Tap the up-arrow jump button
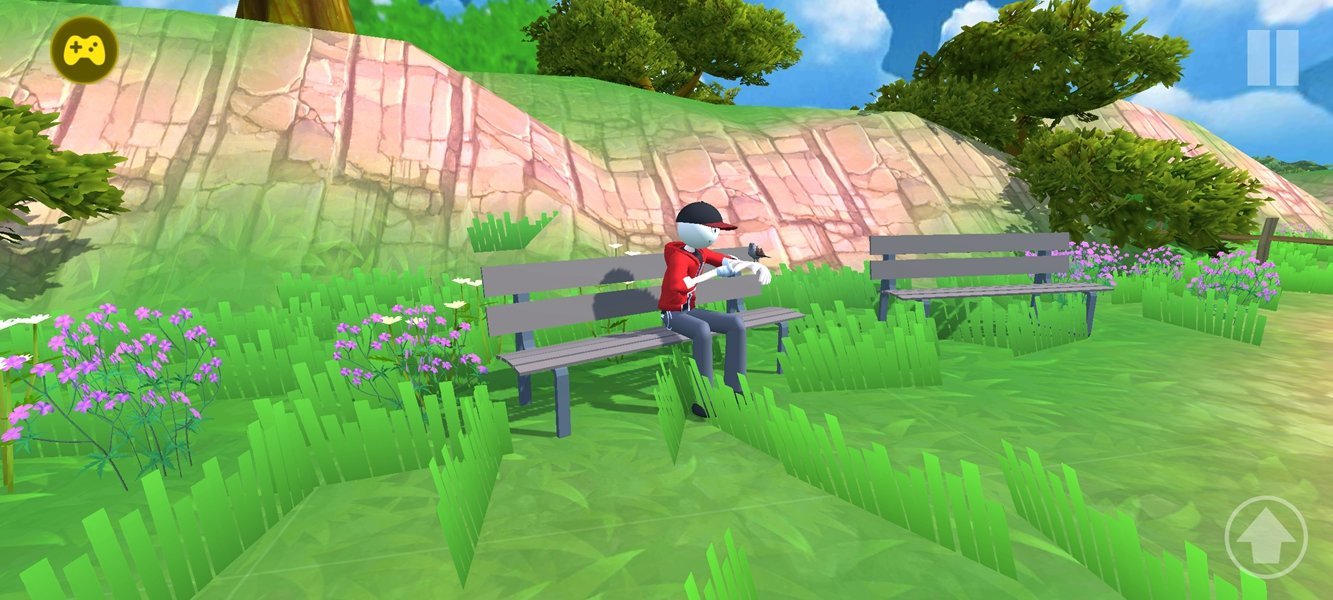 [x=1265, y=537]
